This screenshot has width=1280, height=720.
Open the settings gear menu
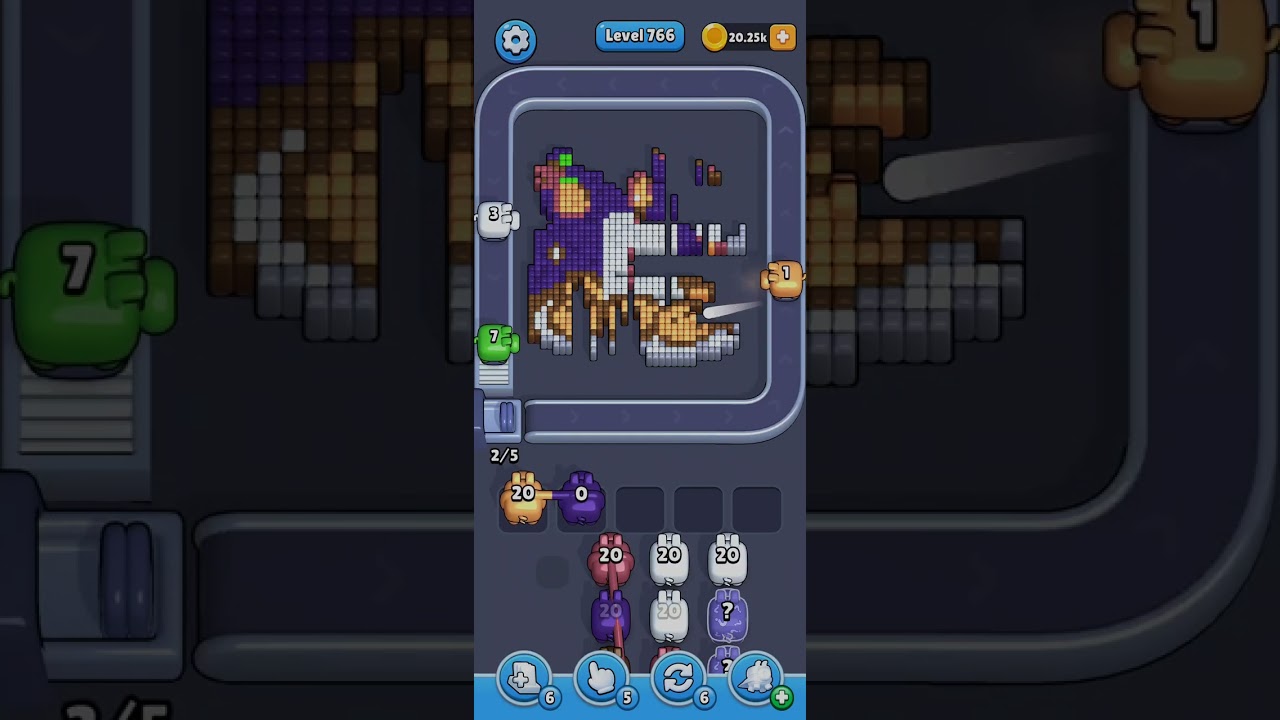(x=515, y=40)
